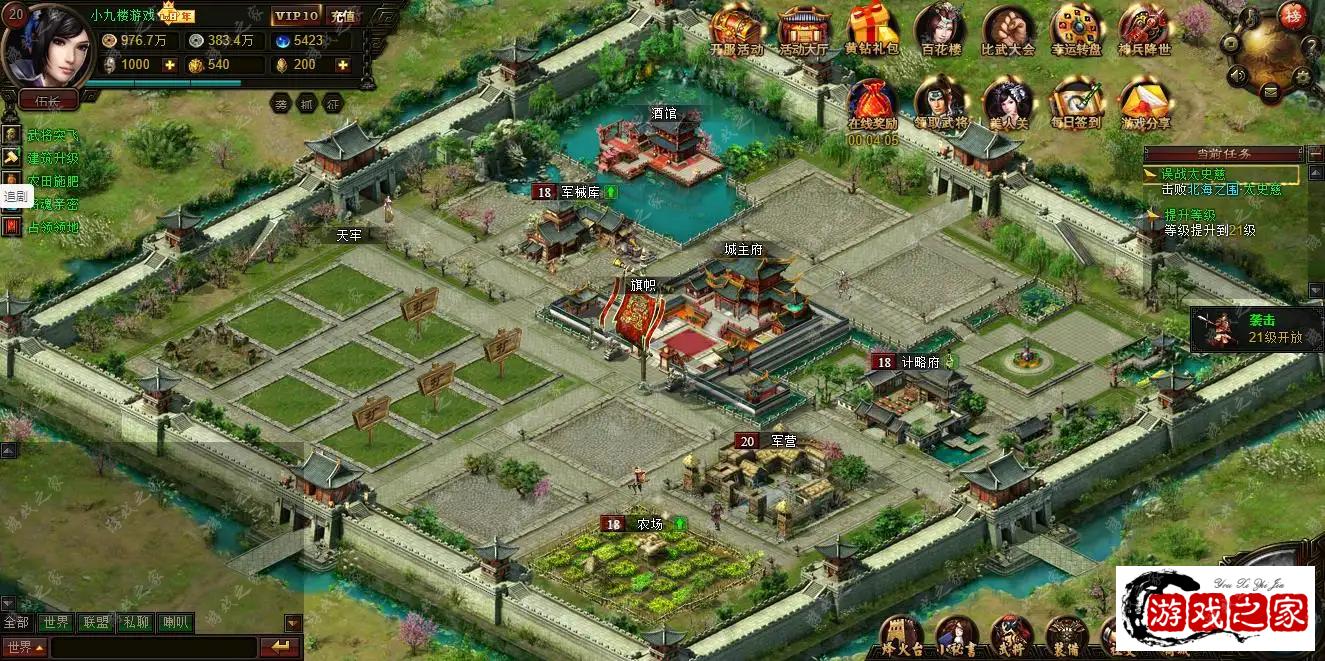Viewport: 1325px width, 661px height.
Task: Open the question mark help button
Action: click(1311, 45)
